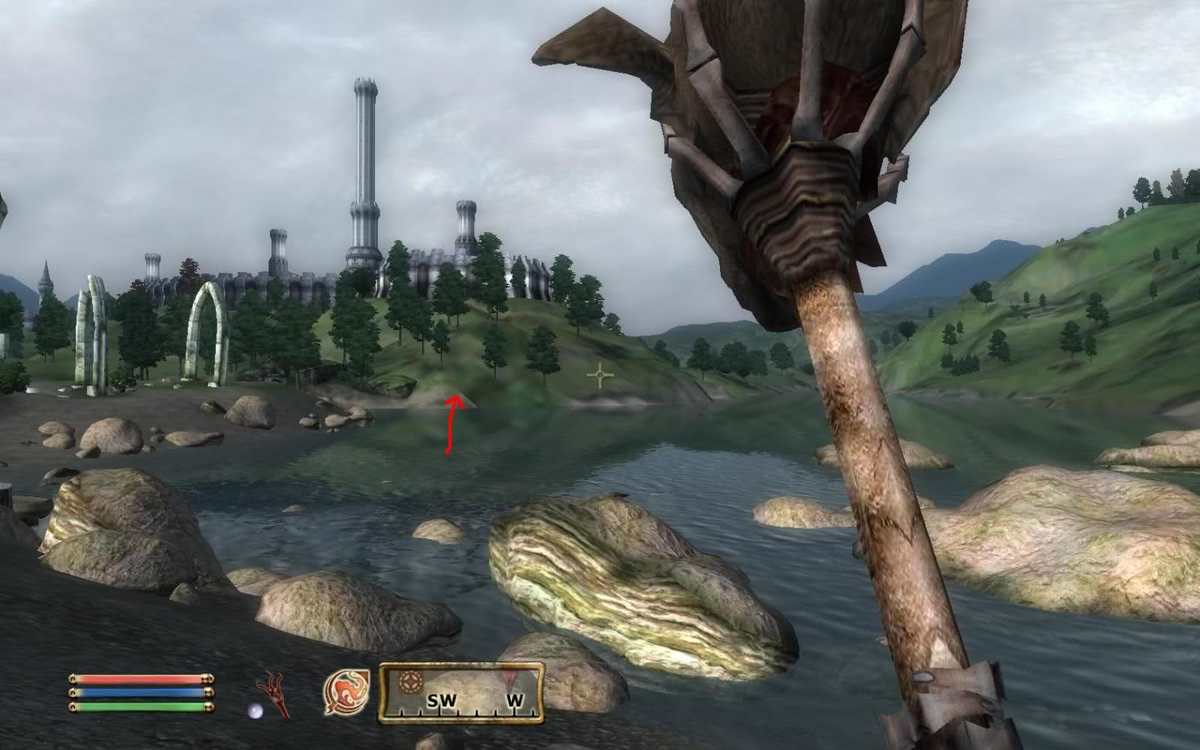
Task: Open the compass bar
Action: 461,693
